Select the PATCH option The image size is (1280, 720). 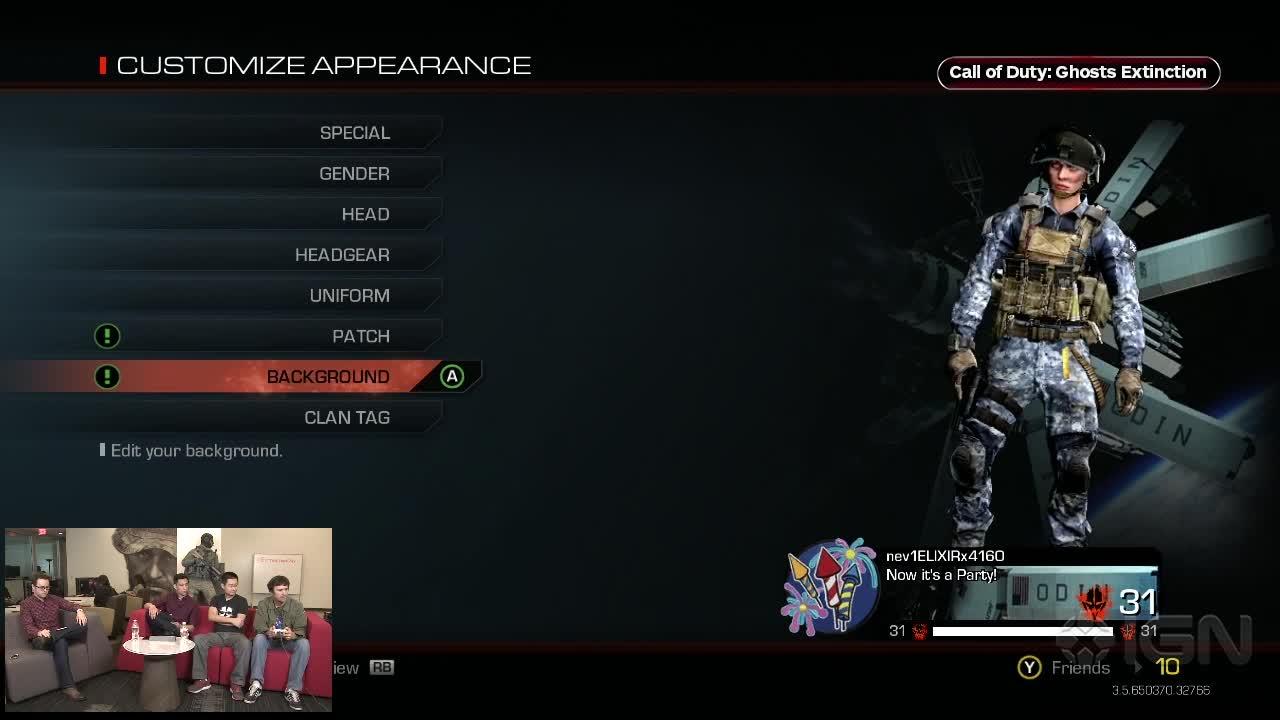click(x=361, y=336)
